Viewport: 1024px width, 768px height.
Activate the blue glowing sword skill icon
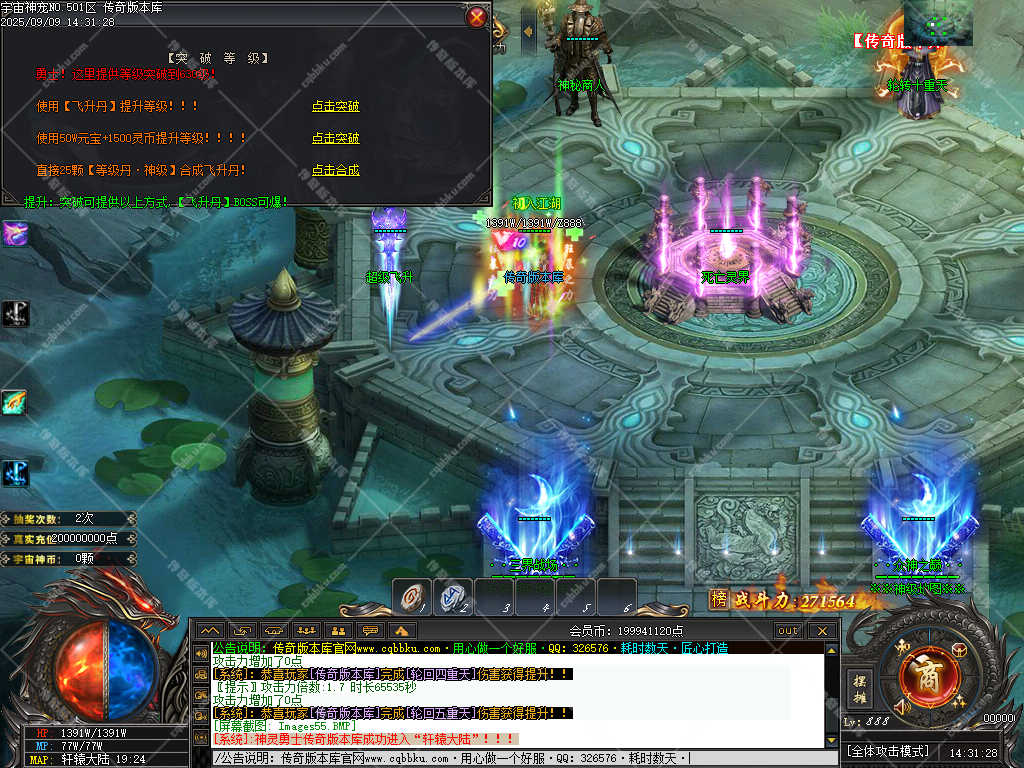click(15, 472)
